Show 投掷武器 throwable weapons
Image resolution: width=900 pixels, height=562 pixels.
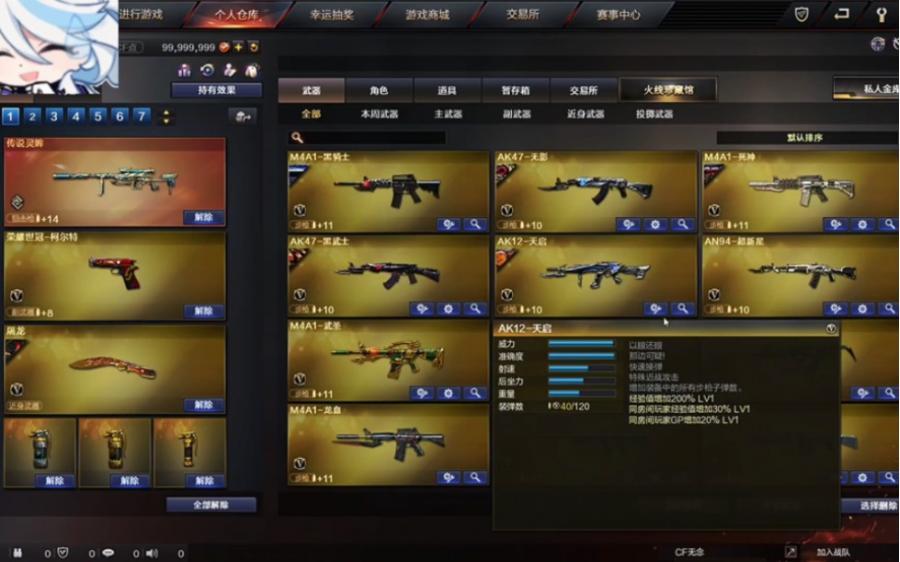pos(654,114)
